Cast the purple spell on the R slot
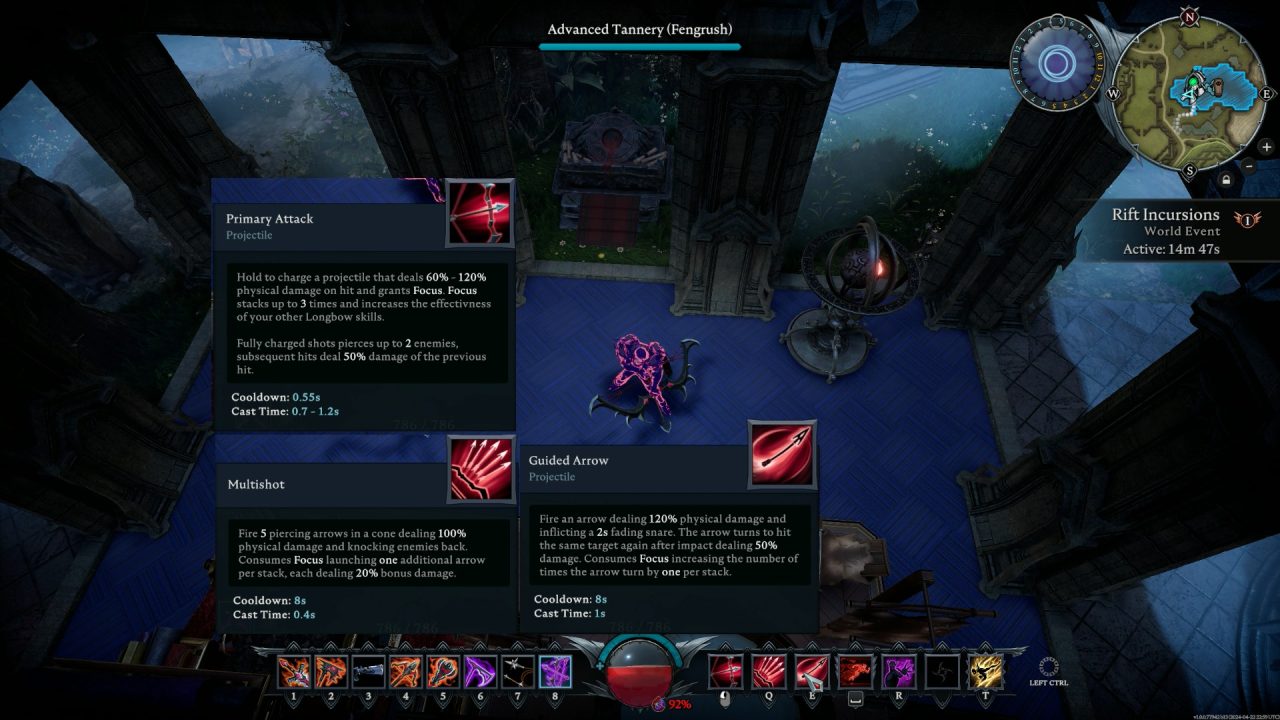This screenshot has height=720, width=1280. (898, 671)
